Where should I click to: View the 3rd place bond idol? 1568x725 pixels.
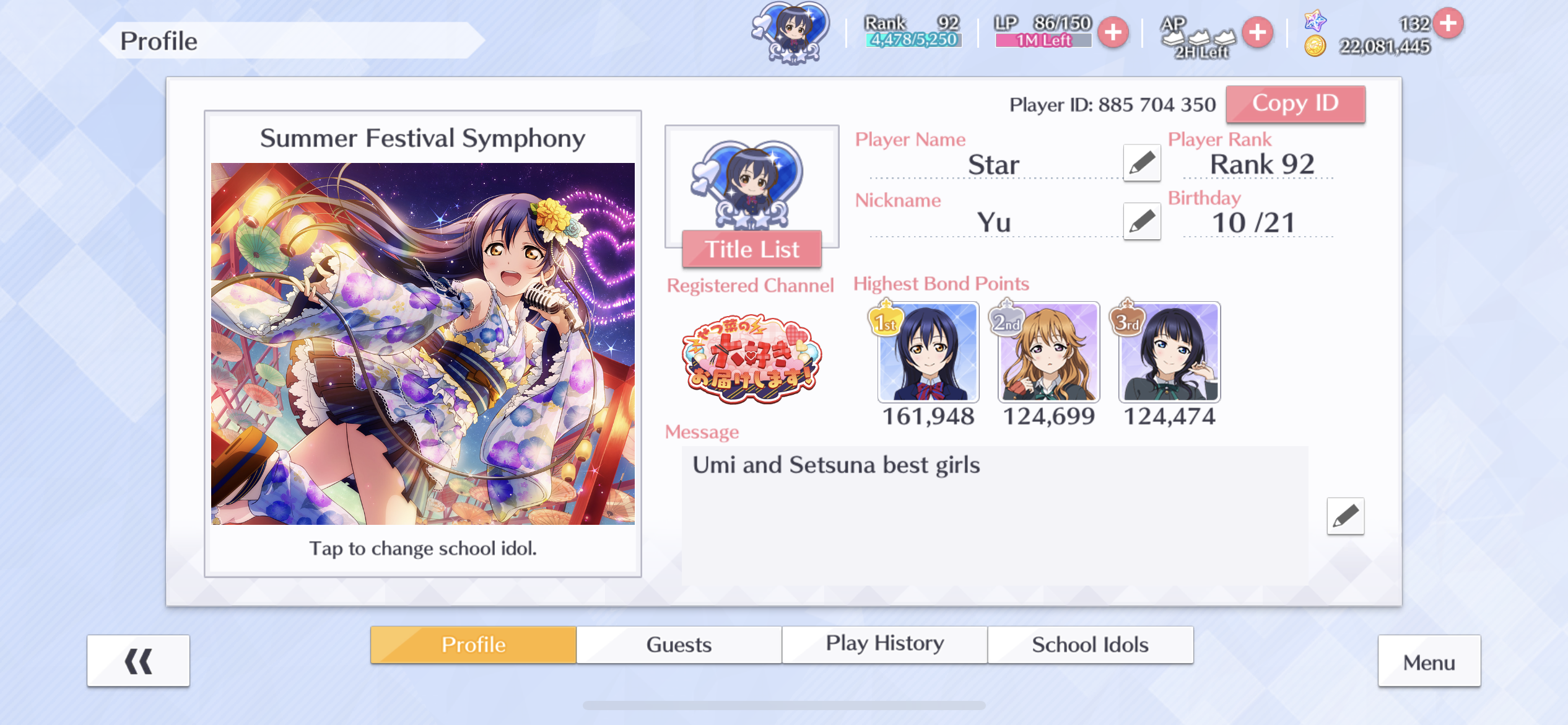tap(1169, 352)
